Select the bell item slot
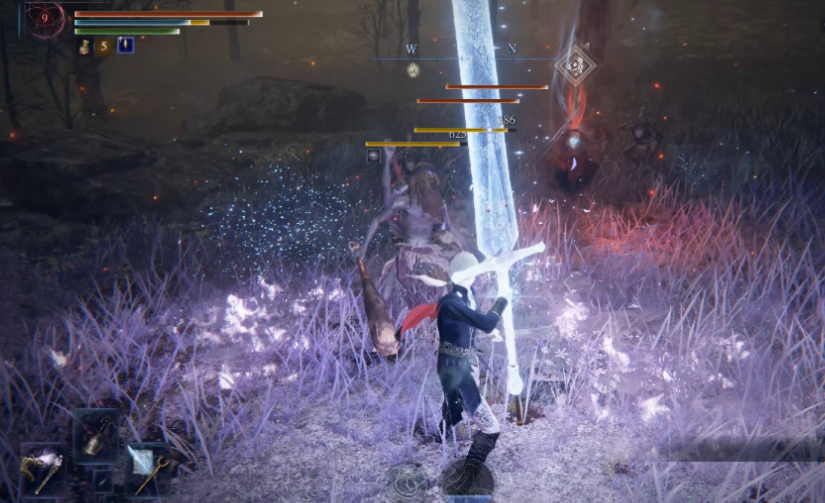This screenshot has width=825, height=503. click(95, 436)
